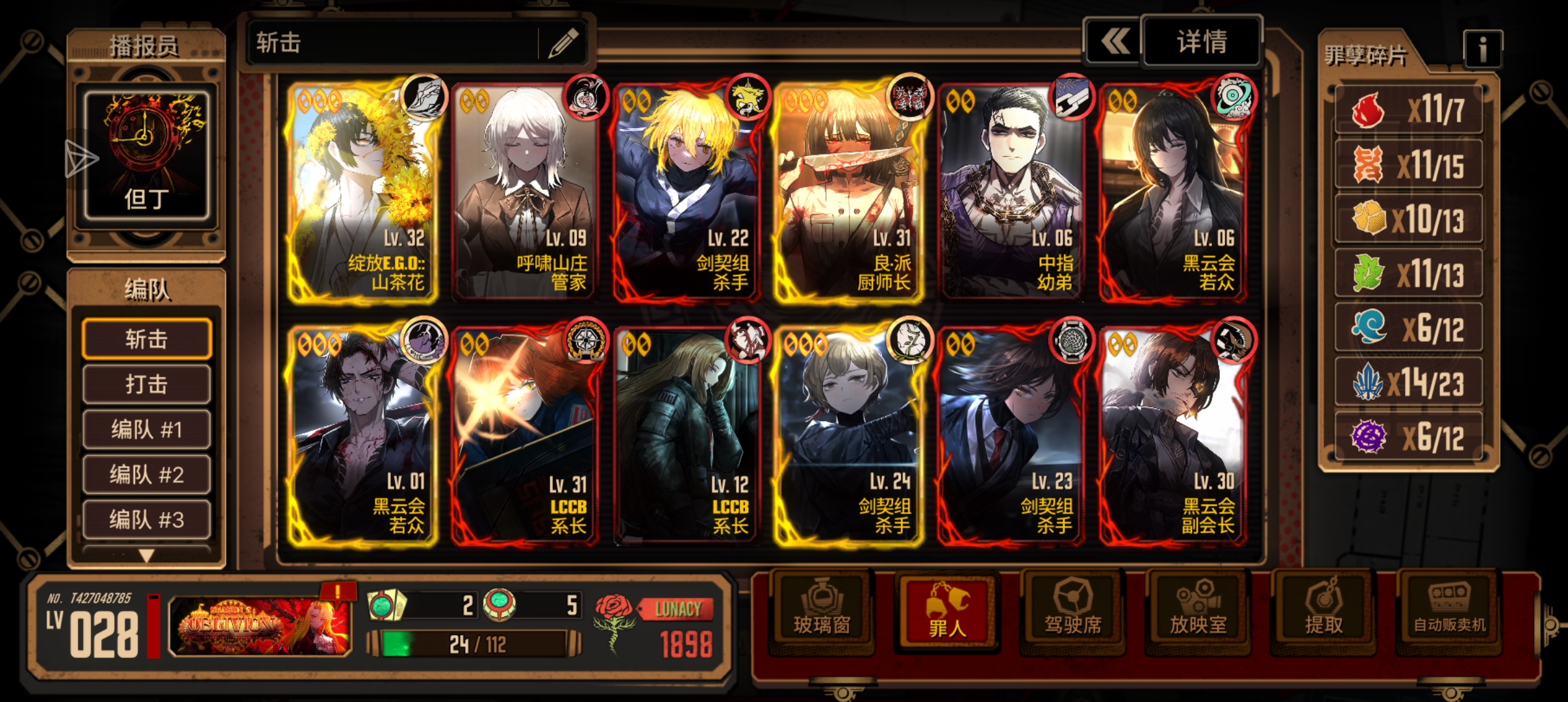Select the 斩击 team preset
The width and height of the screenshot is (1568, 702).
147,339
